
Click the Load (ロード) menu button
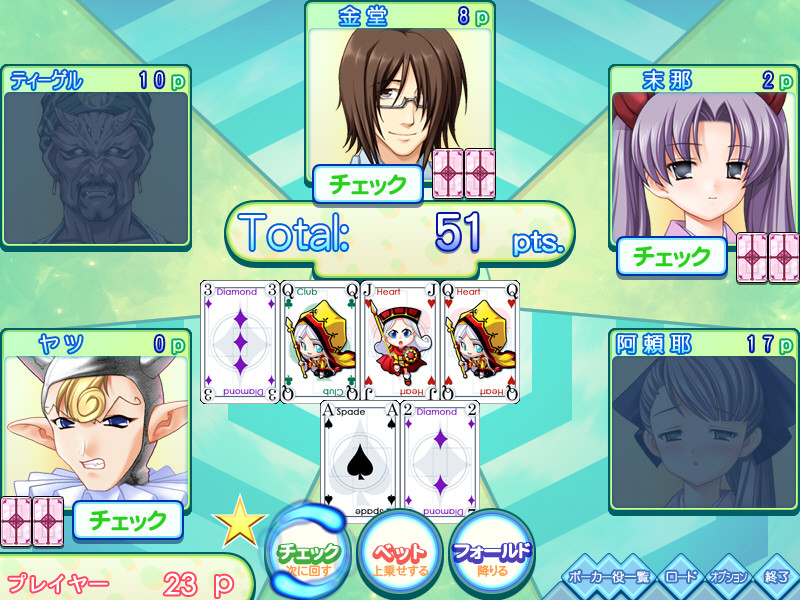click(x=680, y=578)
